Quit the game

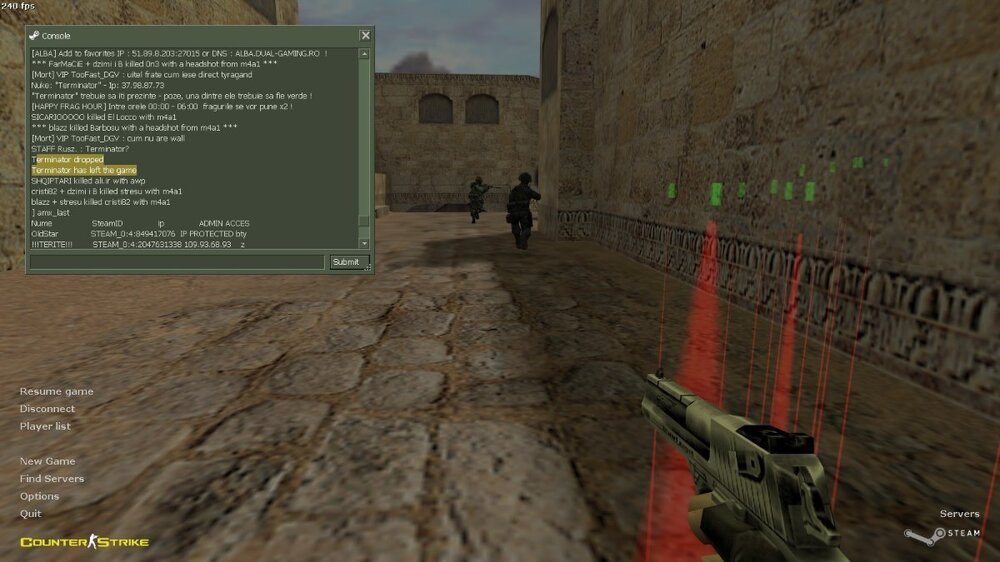(x=31, y=513)
